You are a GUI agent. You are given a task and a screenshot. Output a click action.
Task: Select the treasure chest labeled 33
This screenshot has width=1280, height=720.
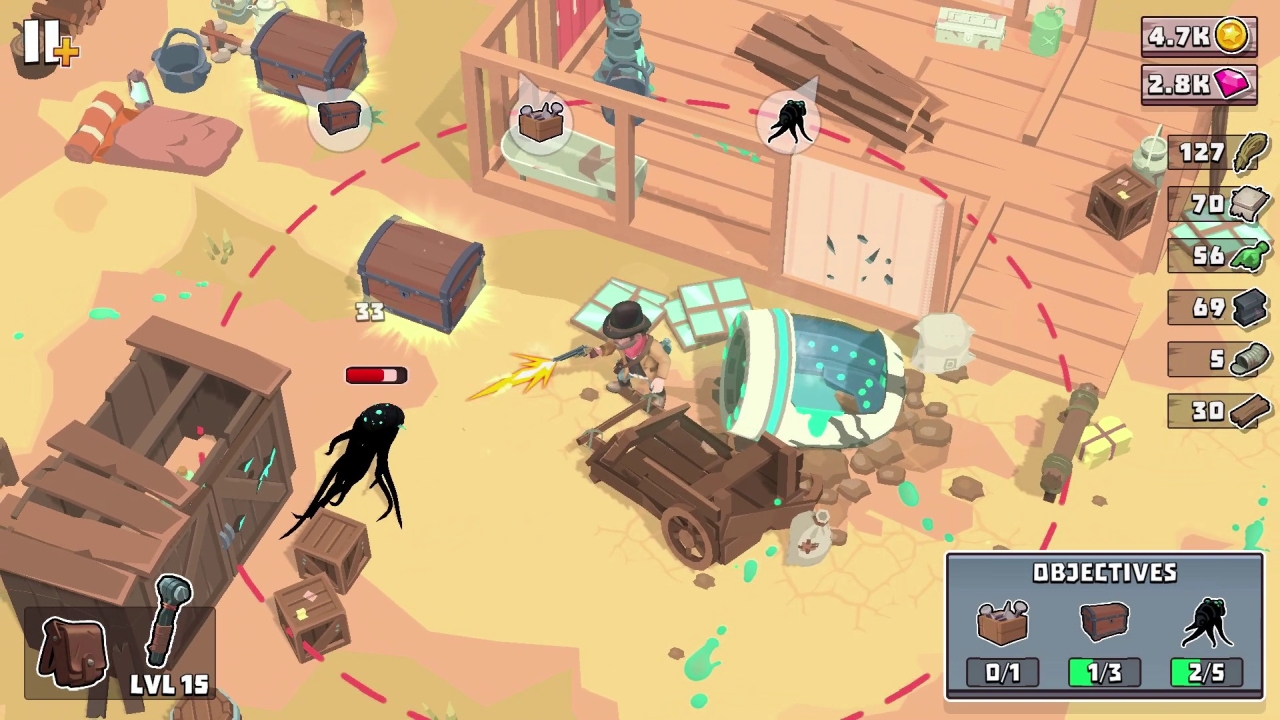click(420, 275)
